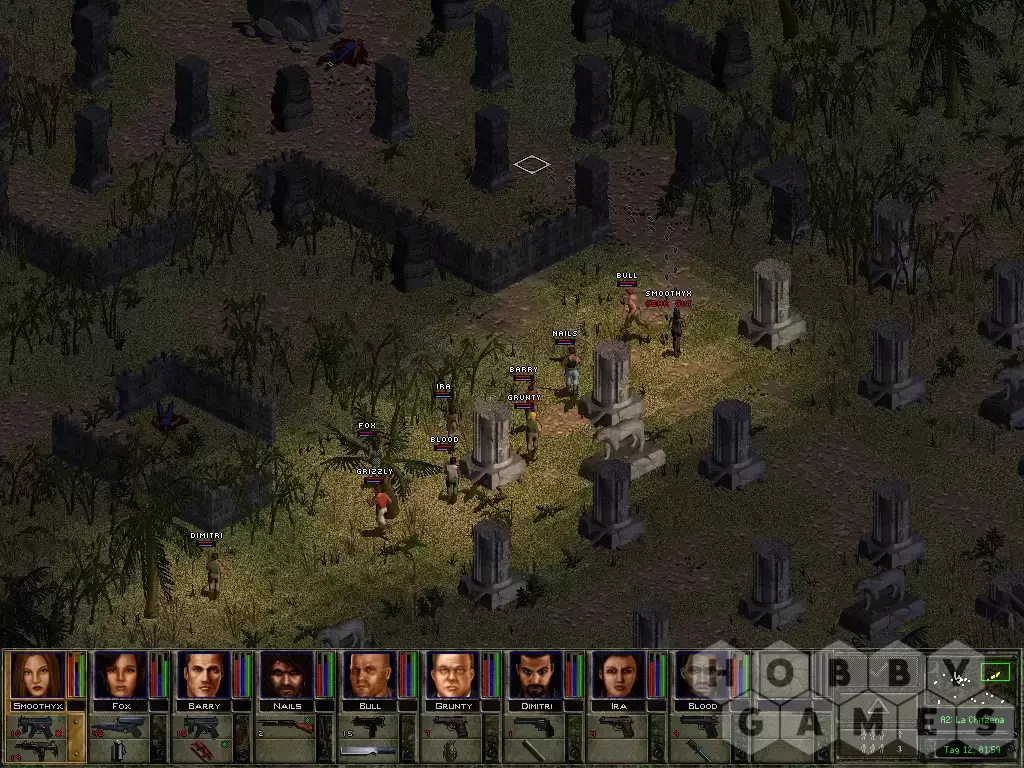
Task: Select Blood's portrait
Action: (702, 676)
